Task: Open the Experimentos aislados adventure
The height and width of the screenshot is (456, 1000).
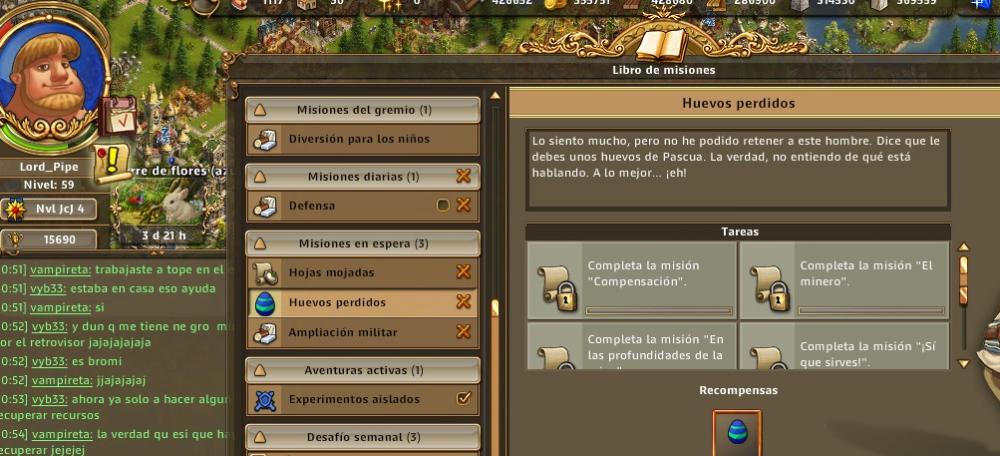Action: 354,399
